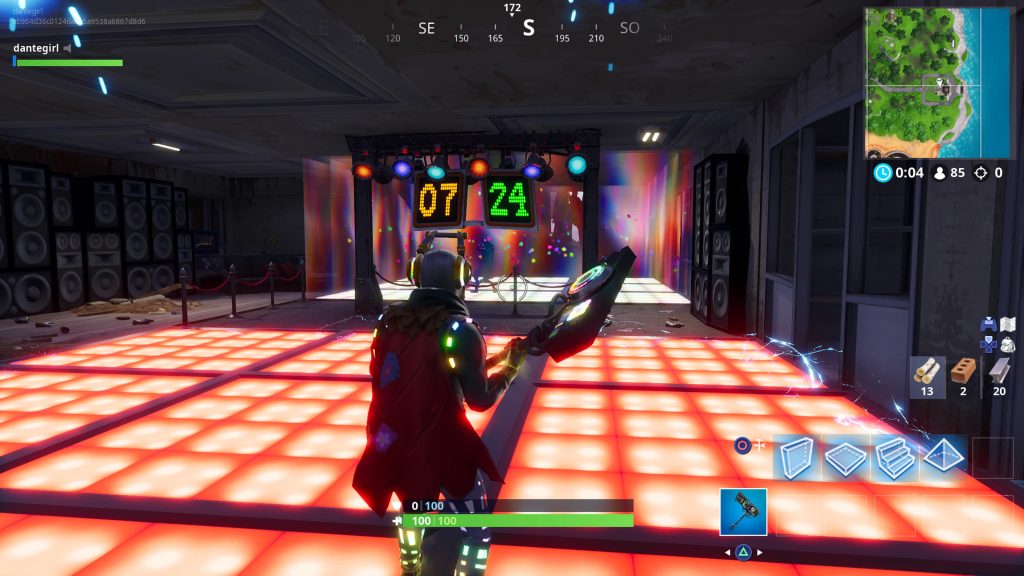
Task: Select the wall building piece
Action: 797,459
